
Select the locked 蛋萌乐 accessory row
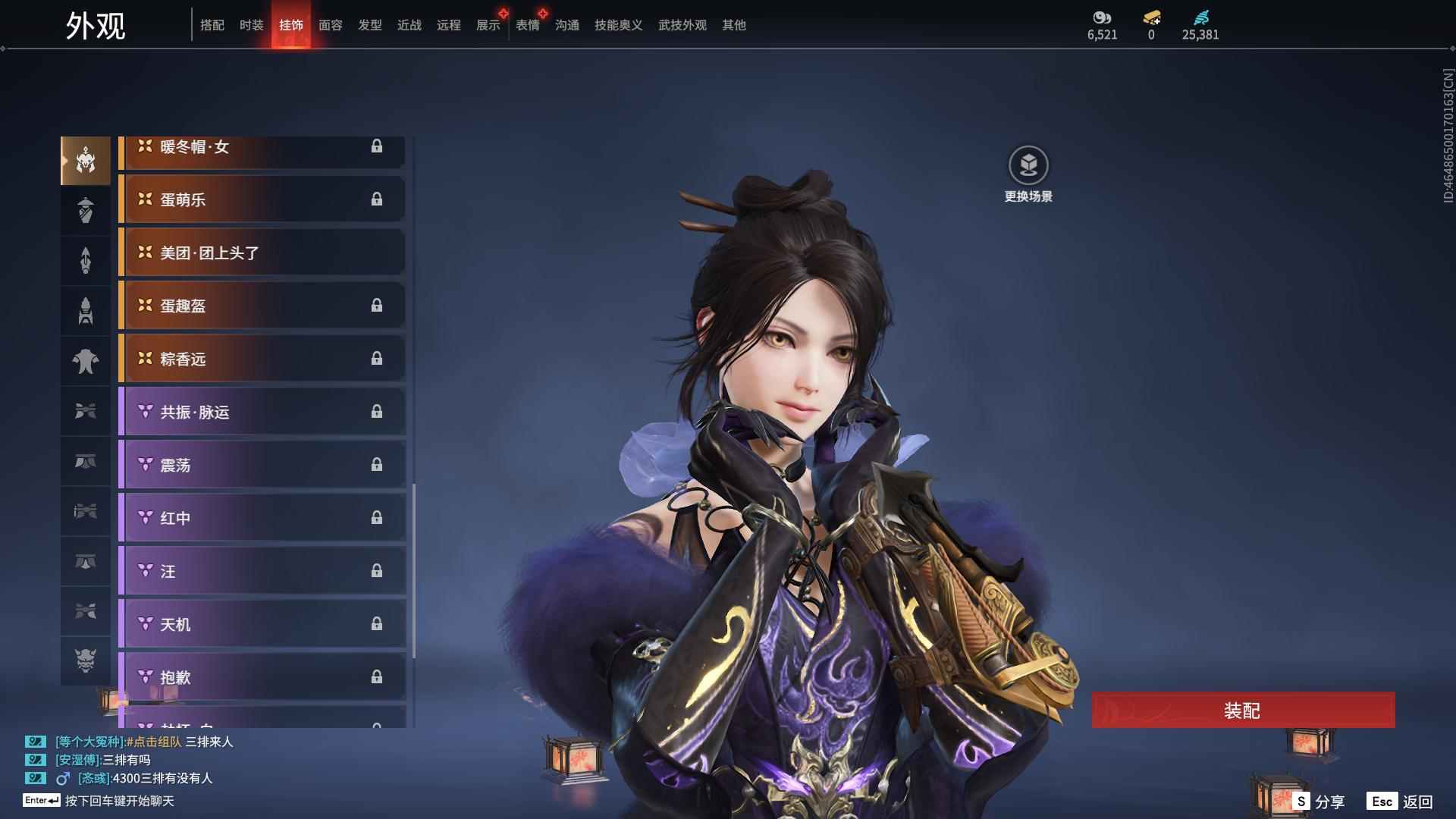[x=262, y=199]
